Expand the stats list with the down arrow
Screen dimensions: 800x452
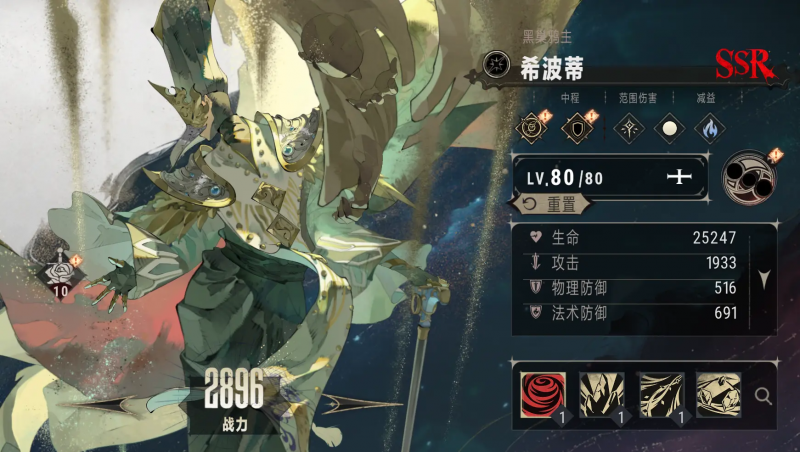coord(764,279)
